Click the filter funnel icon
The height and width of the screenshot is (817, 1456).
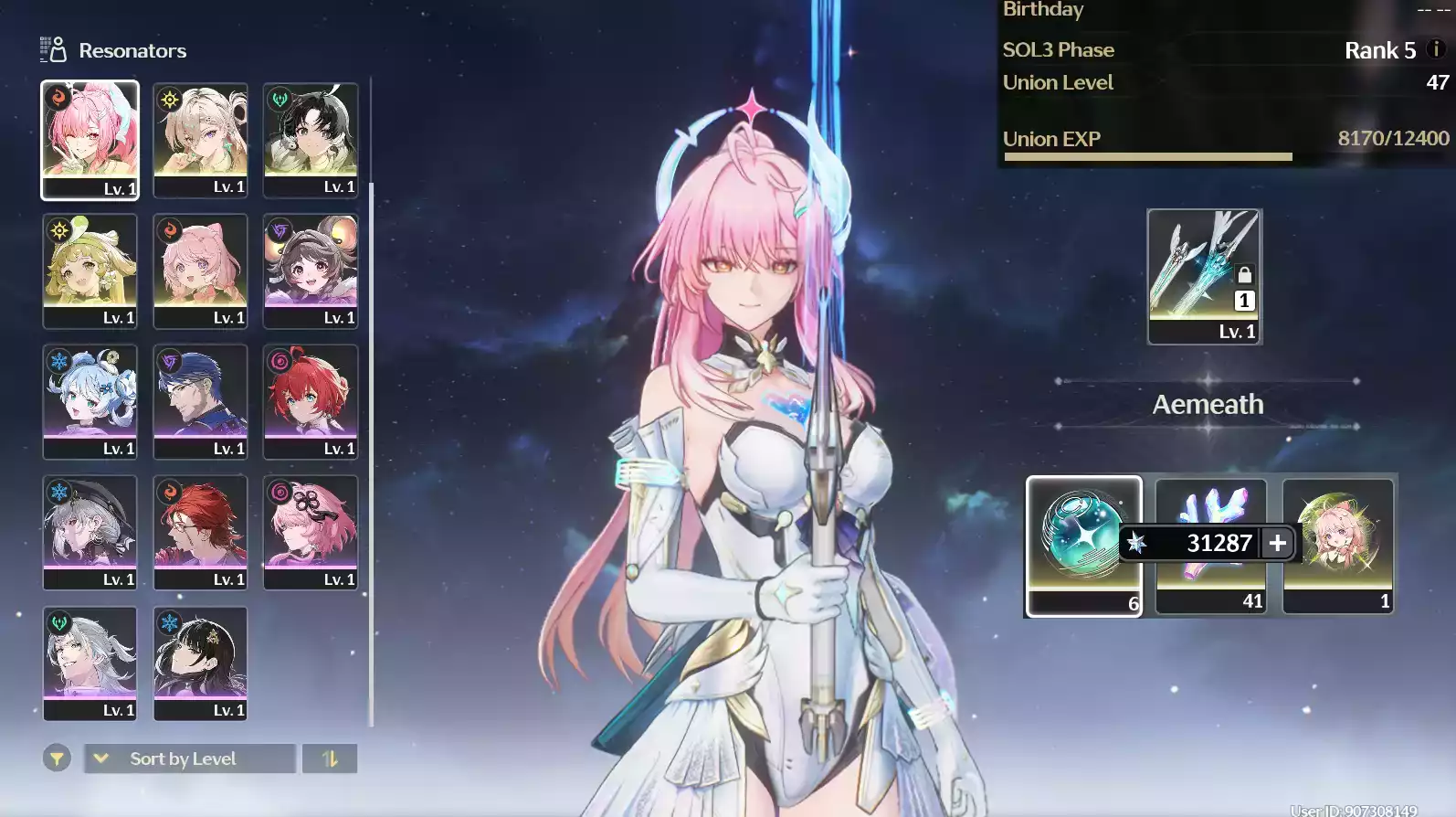[x=56, y=759]
